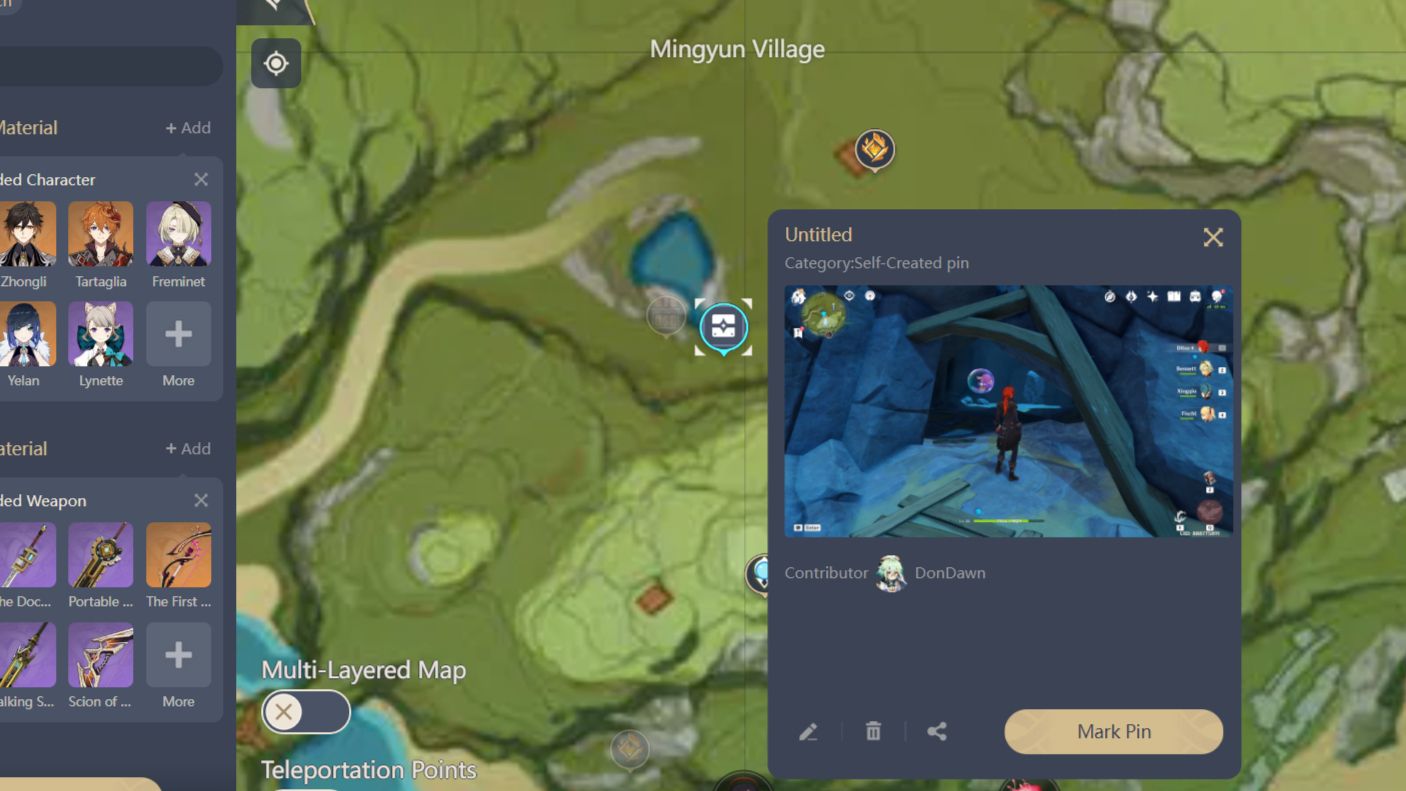Click Add next to the Material section

188,127
